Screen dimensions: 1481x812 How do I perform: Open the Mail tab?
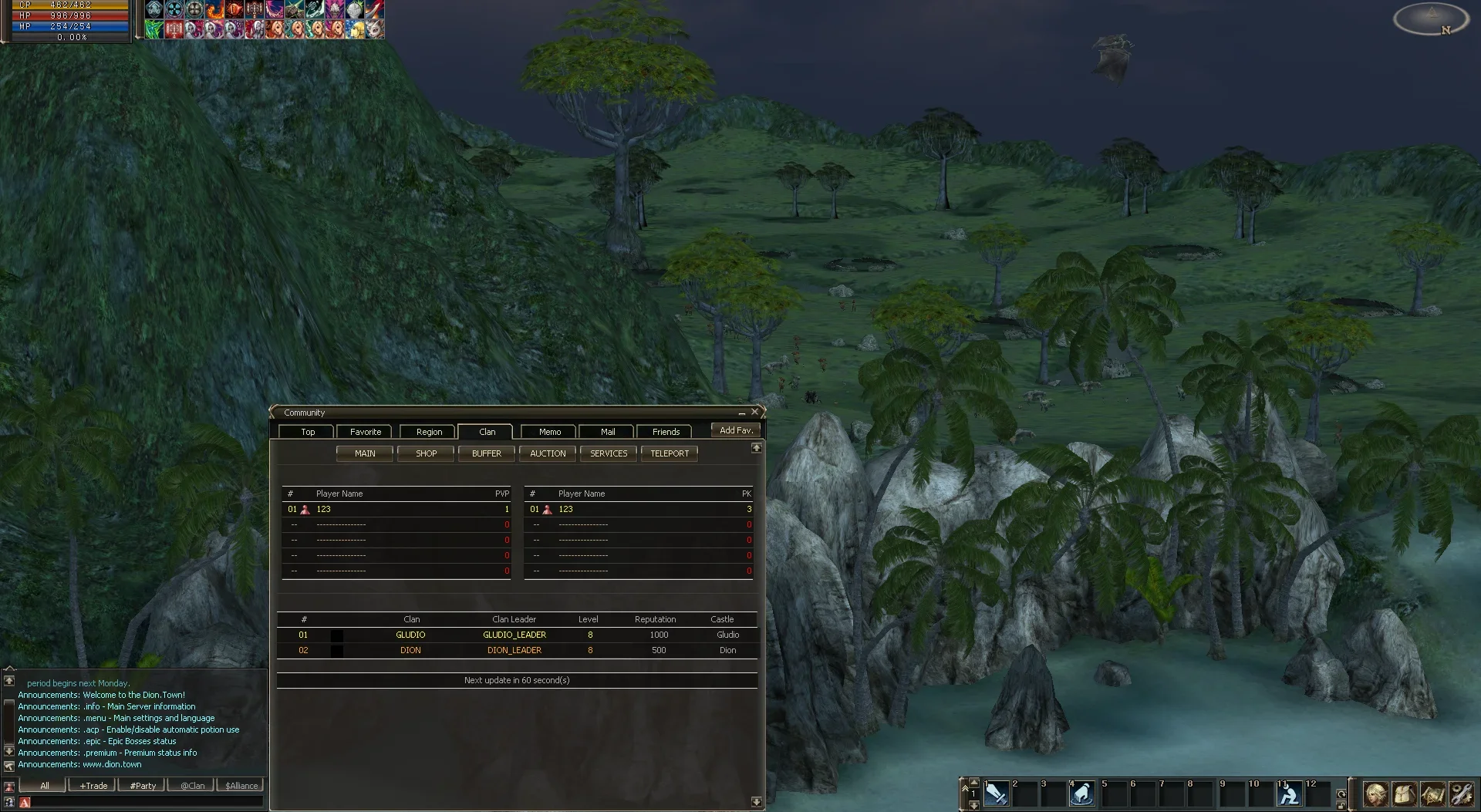tap(607, 432)
